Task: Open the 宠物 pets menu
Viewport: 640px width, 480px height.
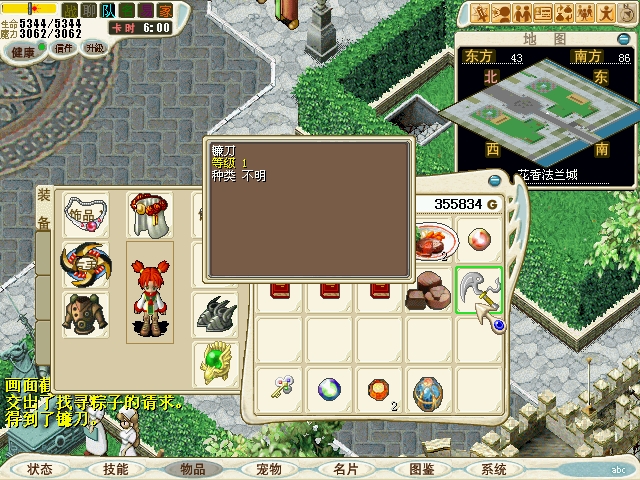Action: 268,468
